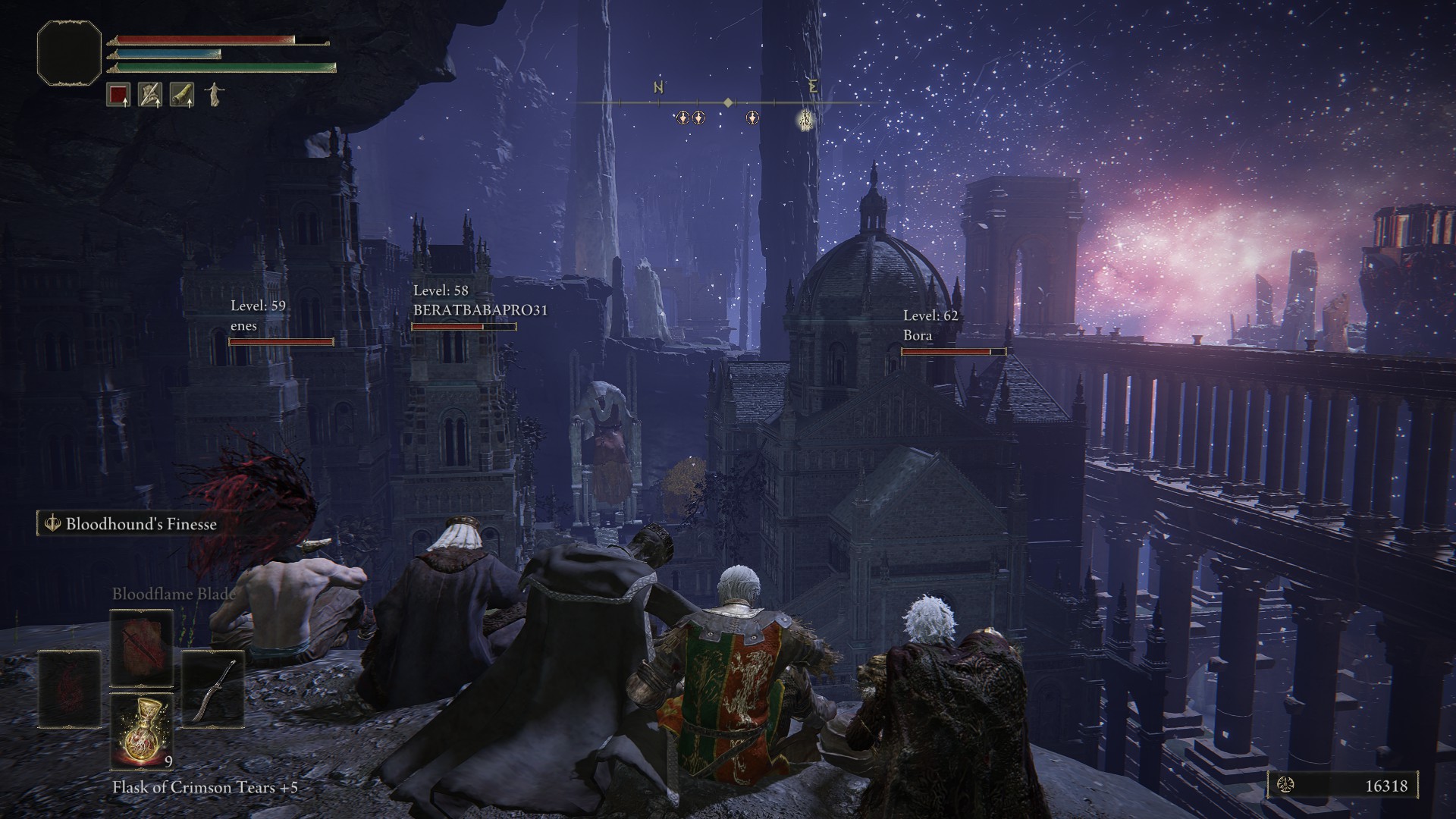Check the horn buff status icon
This screenshot has height=819, width=1456.
(x=182, y=95)
